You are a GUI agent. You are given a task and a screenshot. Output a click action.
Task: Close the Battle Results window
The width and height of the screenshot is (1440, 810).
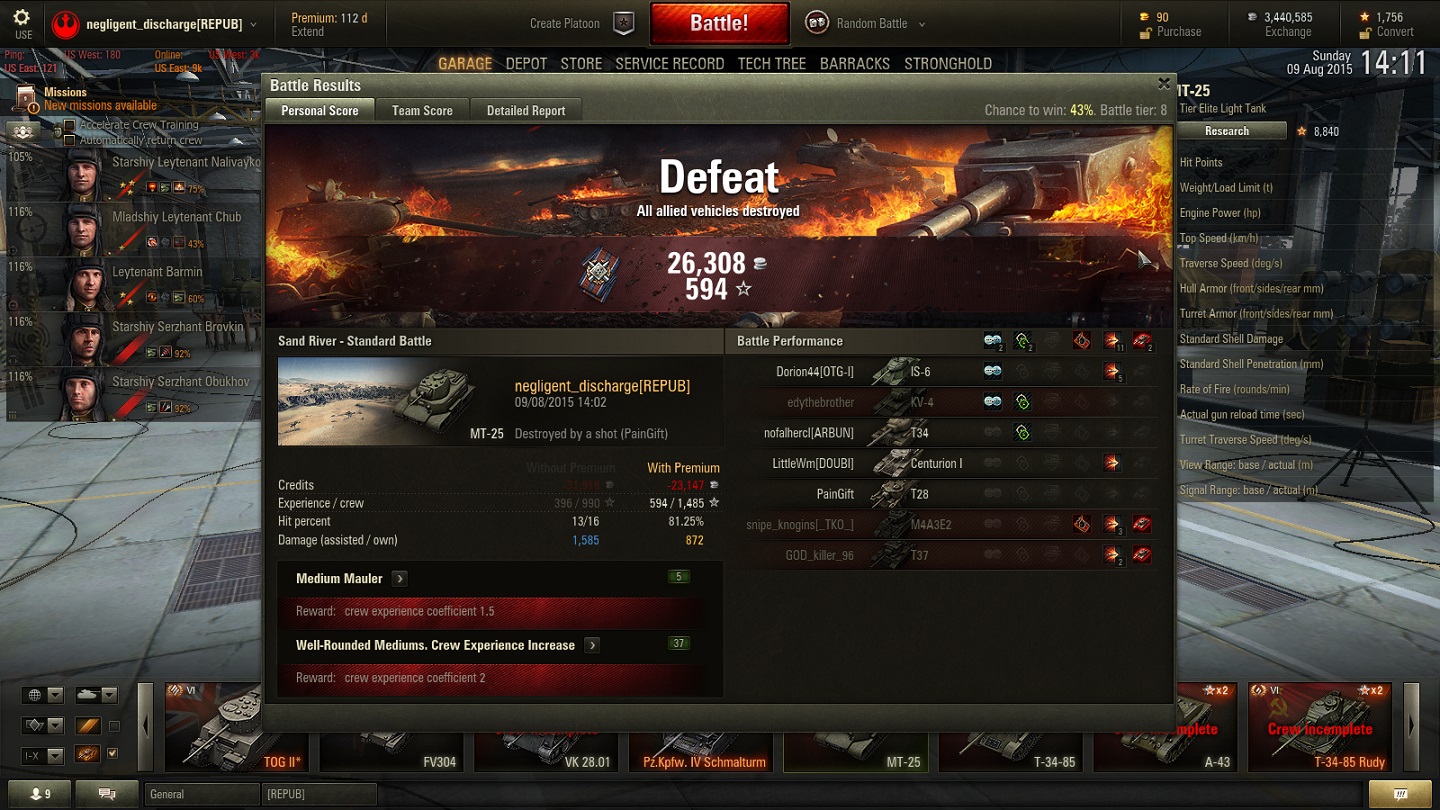pos(1163,84)
